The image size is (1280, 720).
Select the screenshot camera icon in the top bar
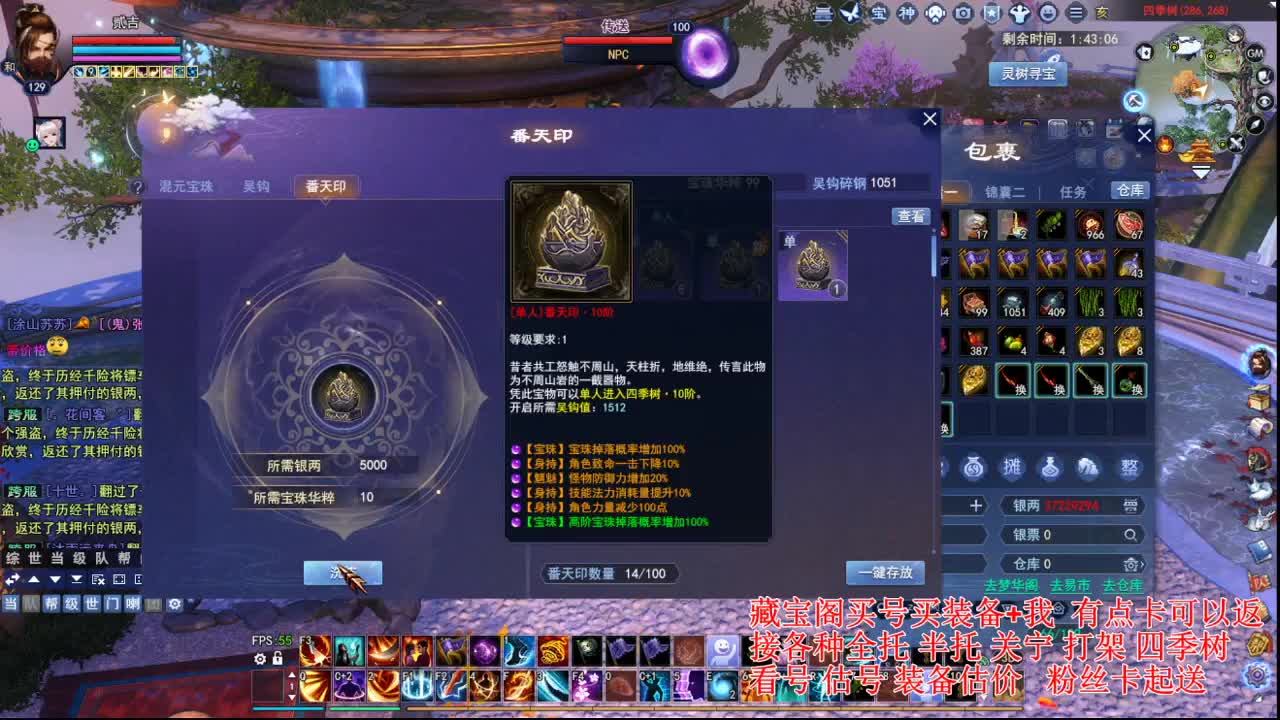[963, 13]
